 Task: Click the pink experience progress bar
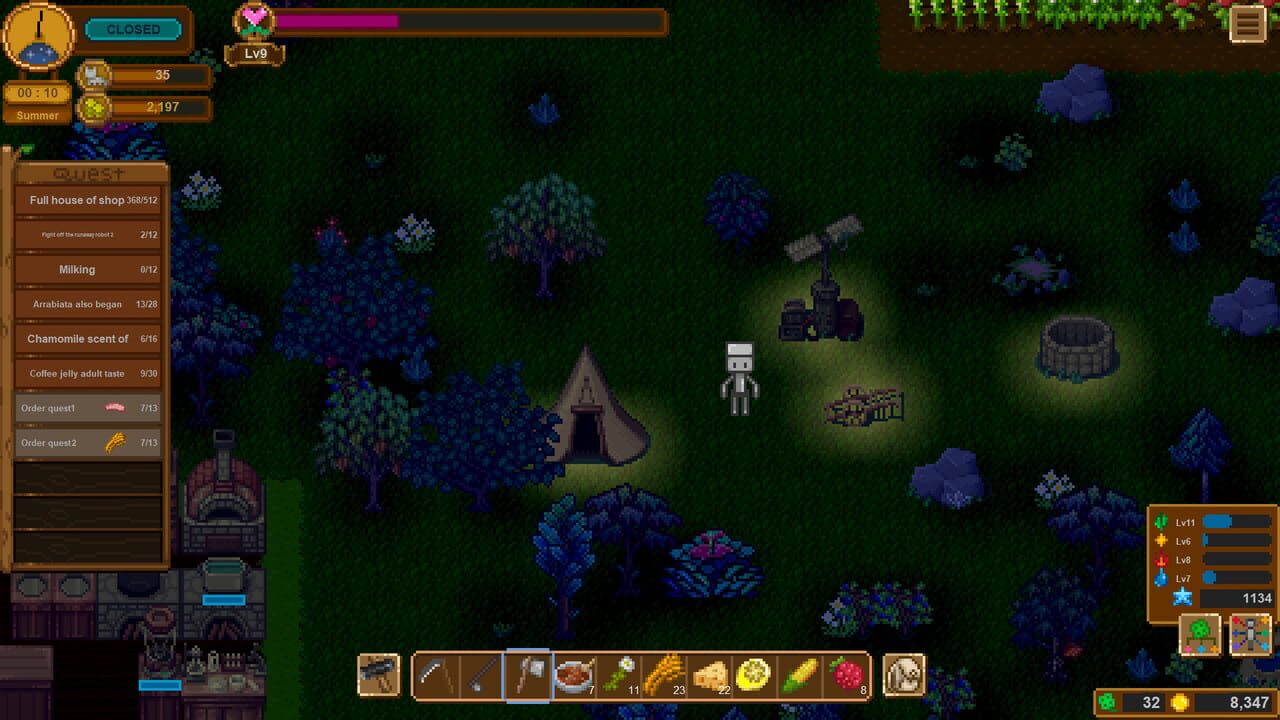pyautogui.click(x=340, y=21)
